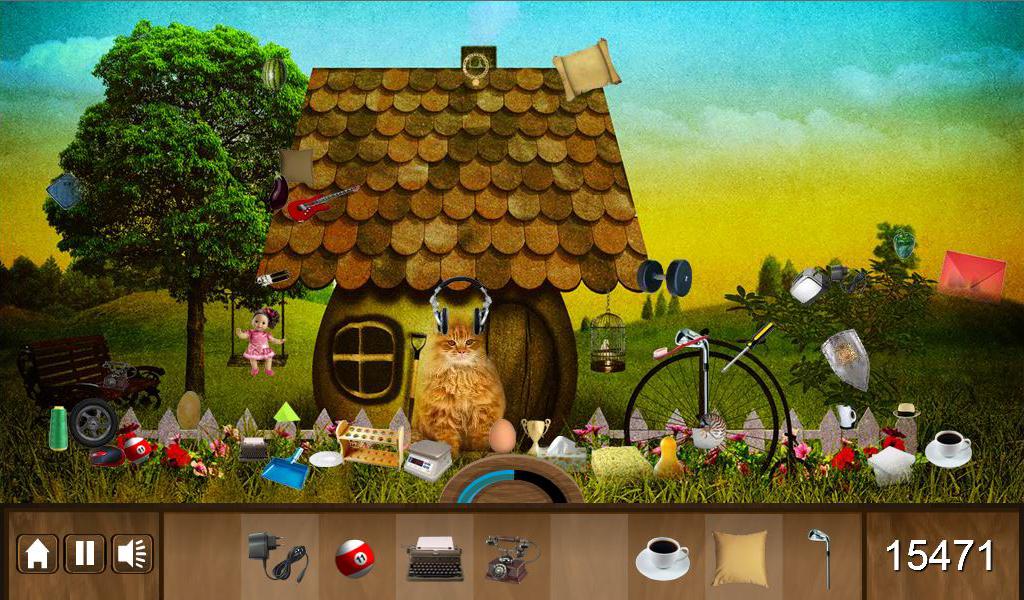Choose the yellow pillow slot

740,557
